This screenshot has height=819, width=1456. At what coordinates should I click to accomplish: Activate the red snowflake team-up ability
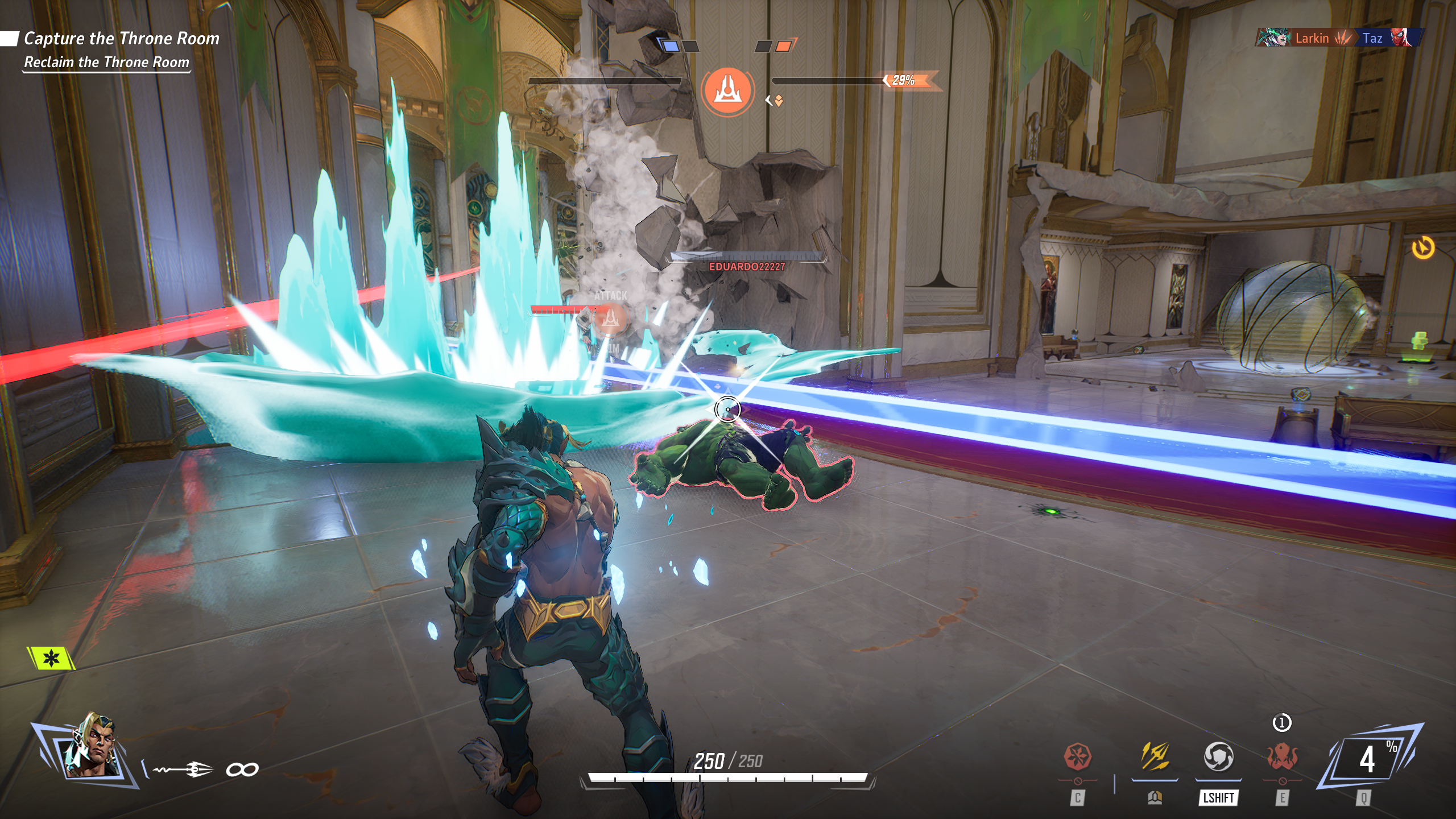(1077, 758)
